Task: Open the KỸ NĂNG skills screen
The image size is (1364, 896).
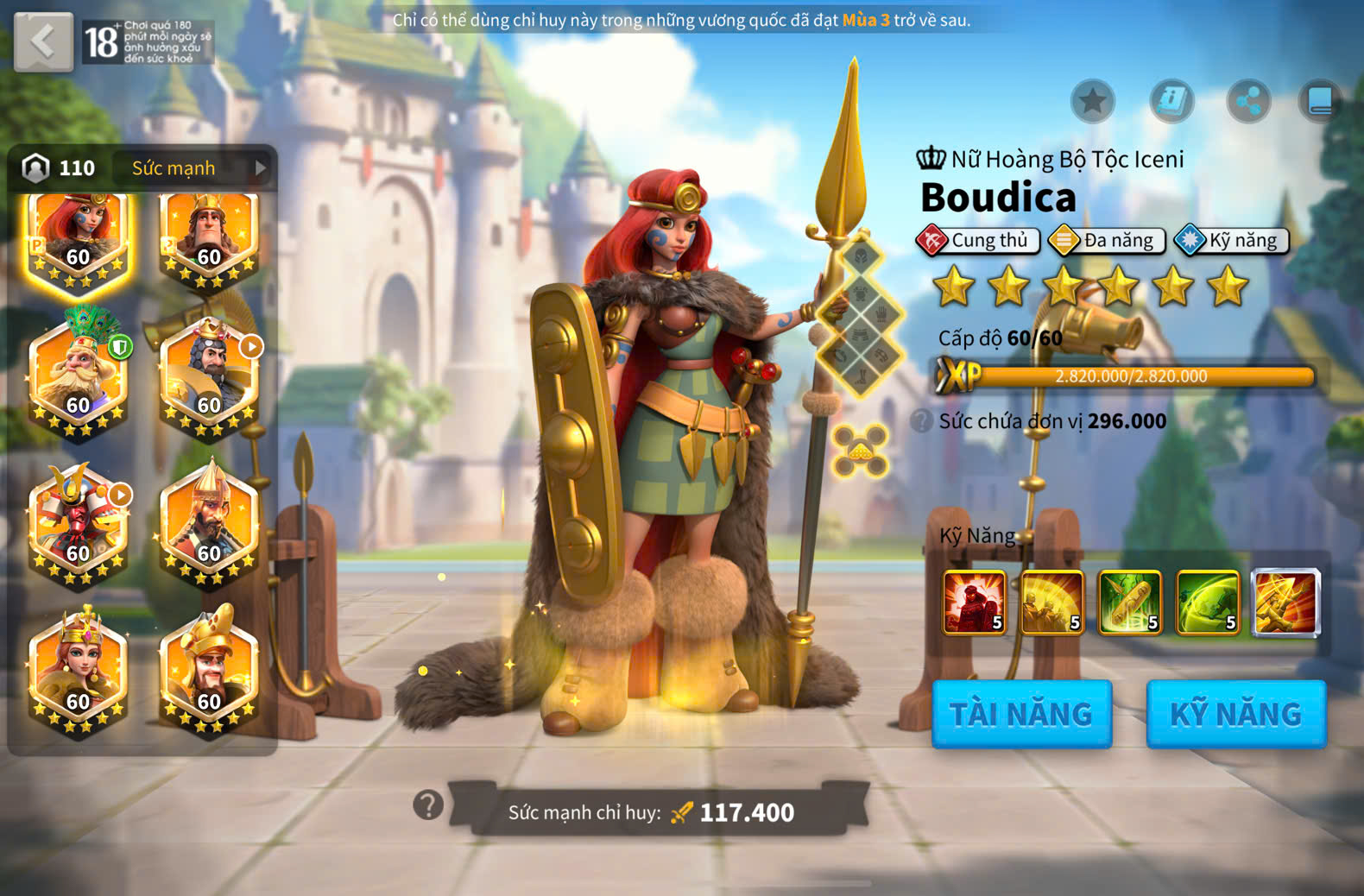Action: (1235, 714)
